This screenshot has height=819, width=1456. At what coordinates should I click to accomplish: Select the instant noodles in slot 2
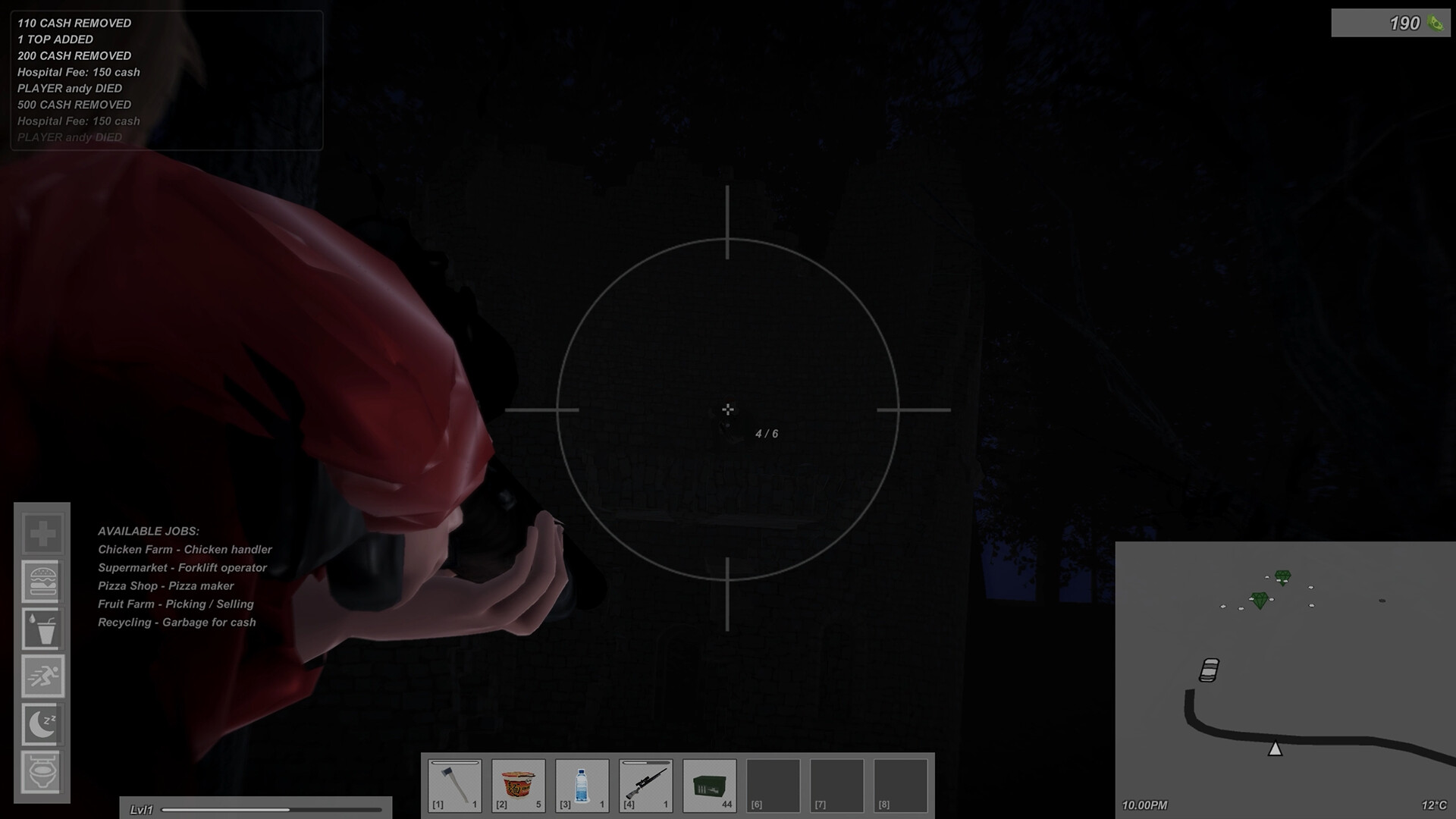(517, 785)
